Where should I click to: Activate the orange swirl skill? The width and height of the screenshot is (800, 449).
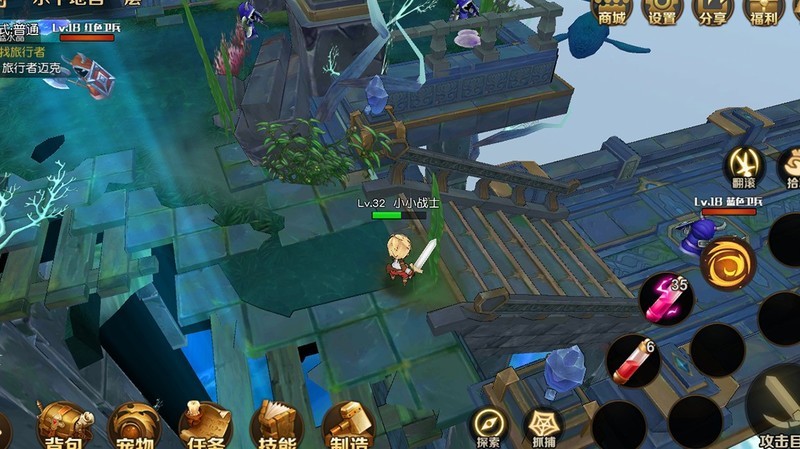pos(727,262)
